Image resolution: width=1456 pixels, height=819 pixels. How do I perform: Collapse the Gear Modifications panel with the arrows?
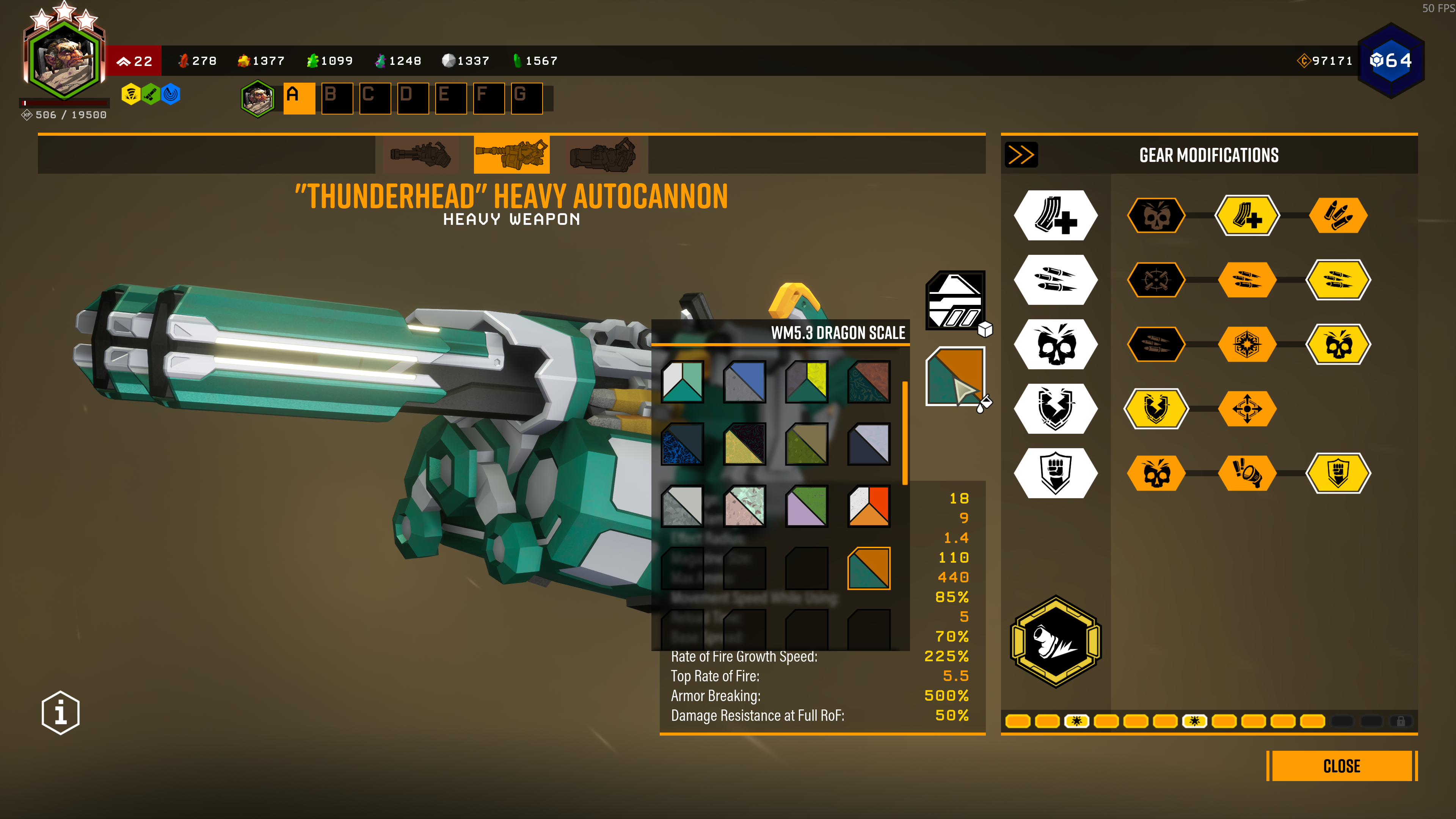(1021, 155)
